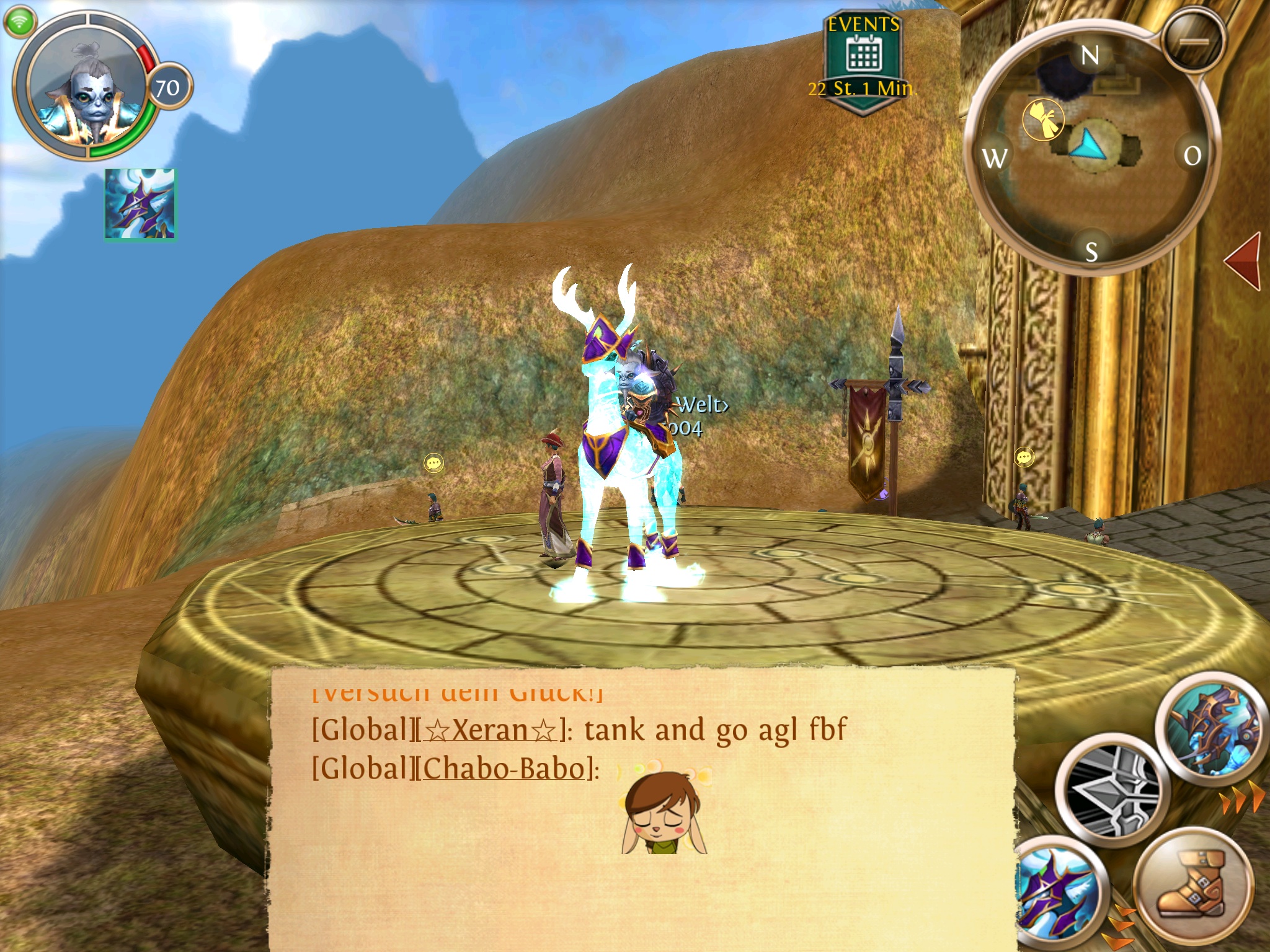This screenshot has width=1270, height=952.
Task: Expand the red side panel arrow
Action: coord(1245,261)
